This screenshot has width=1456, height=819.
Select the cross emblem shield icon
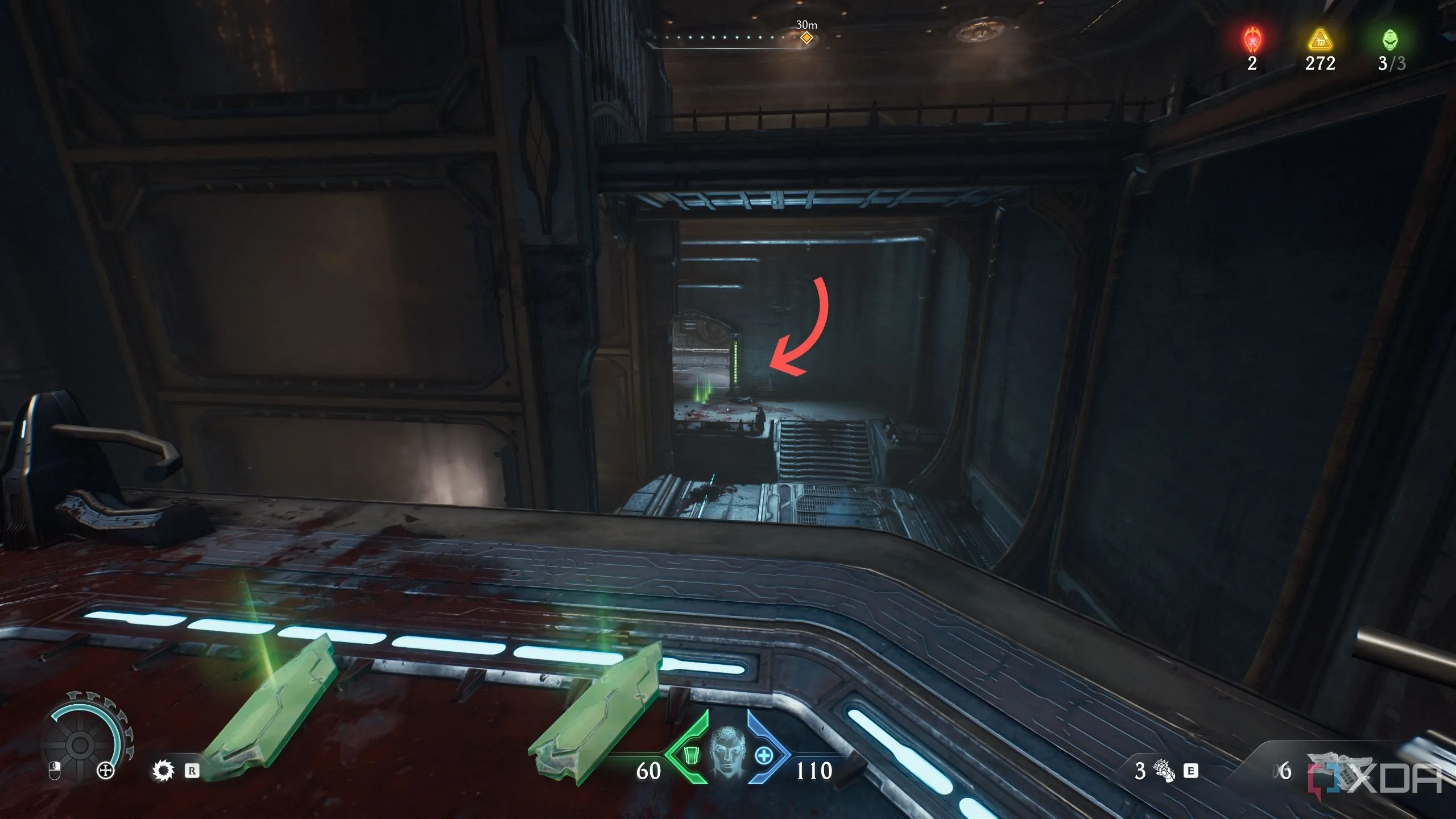pos(106,771)
